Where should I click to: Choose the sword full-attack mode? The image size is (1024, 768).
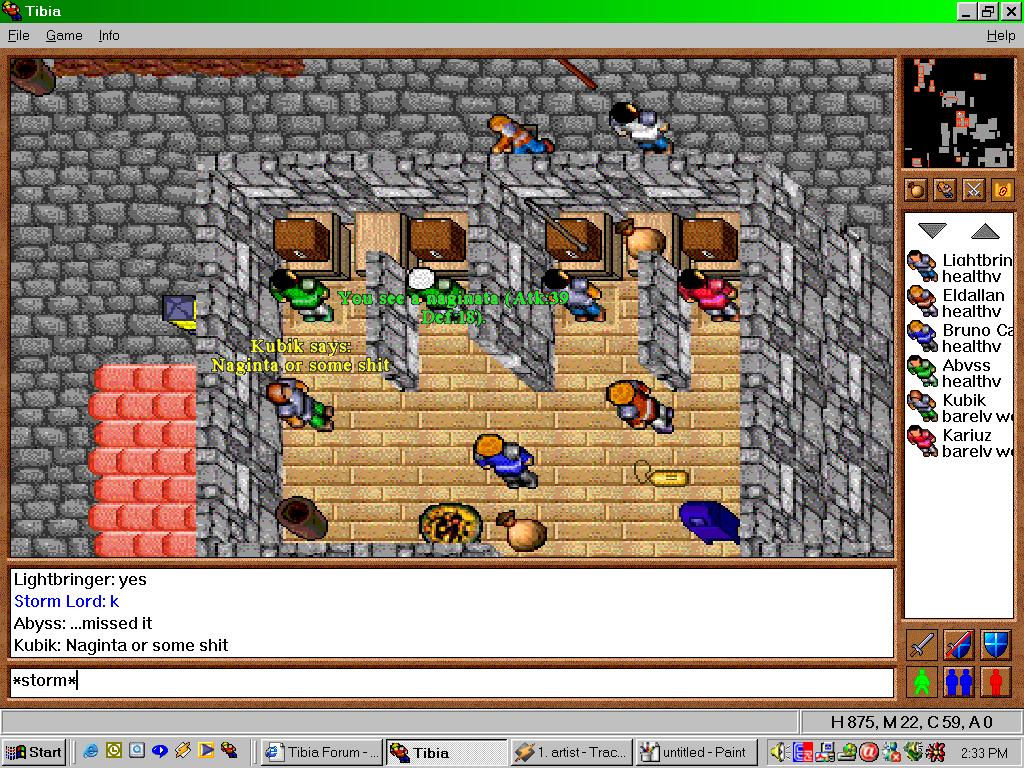click(x=922, y=645)
